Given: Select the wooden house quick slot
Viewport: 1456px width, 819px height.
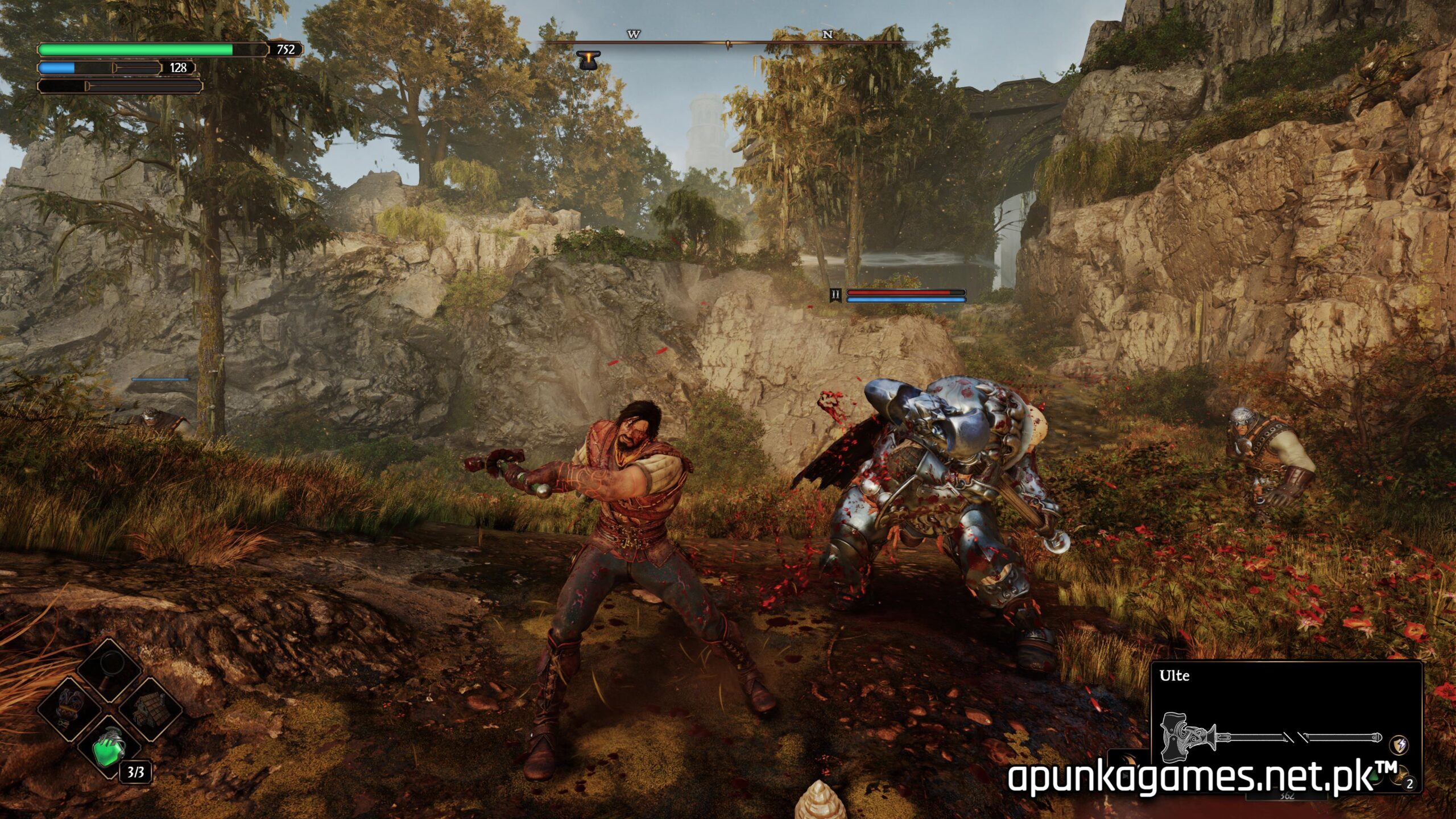Looking at the screenshot, I should click(149, 709).
